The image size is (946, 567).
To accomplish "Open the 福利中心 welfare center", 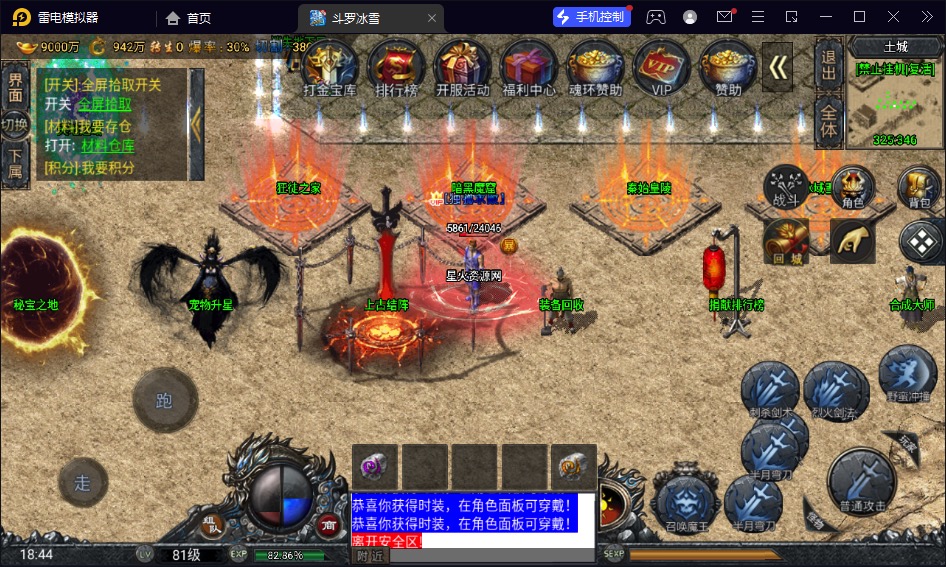I will point(529,67).
